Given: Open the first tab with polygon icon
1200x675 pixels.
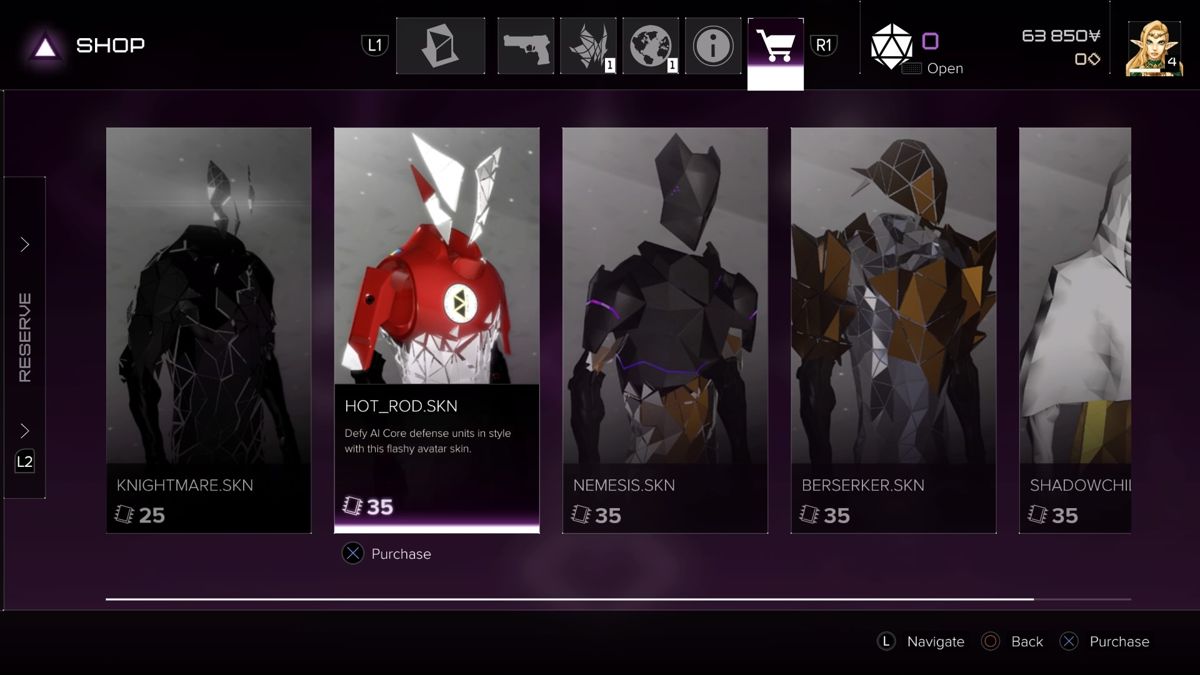Looking at the screenshot, I should (x=440, y=46).
